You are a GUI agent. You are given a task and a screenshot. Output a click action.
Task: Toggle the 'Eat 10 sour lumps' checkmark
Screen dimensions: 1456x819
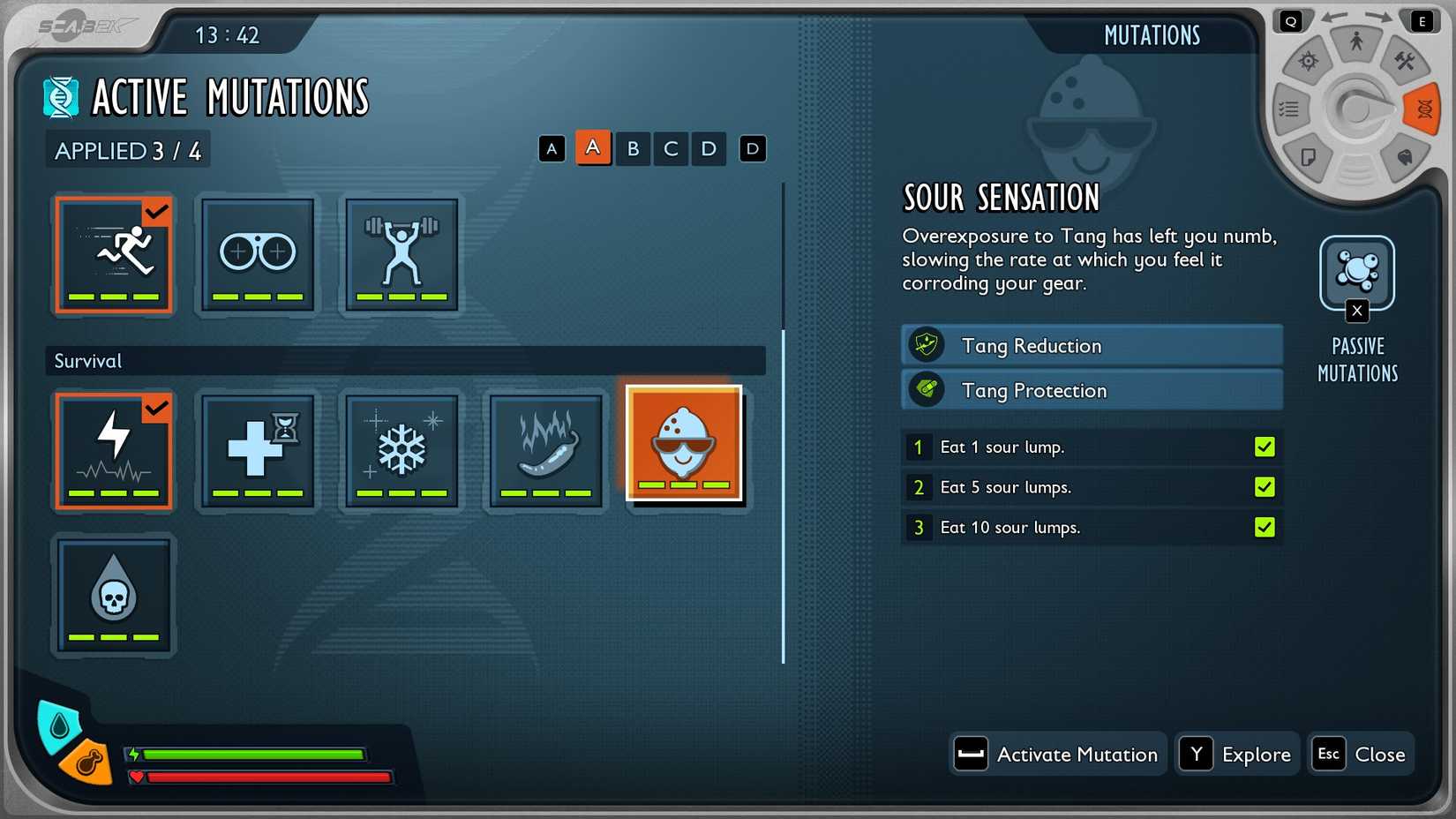point(1265,527)
